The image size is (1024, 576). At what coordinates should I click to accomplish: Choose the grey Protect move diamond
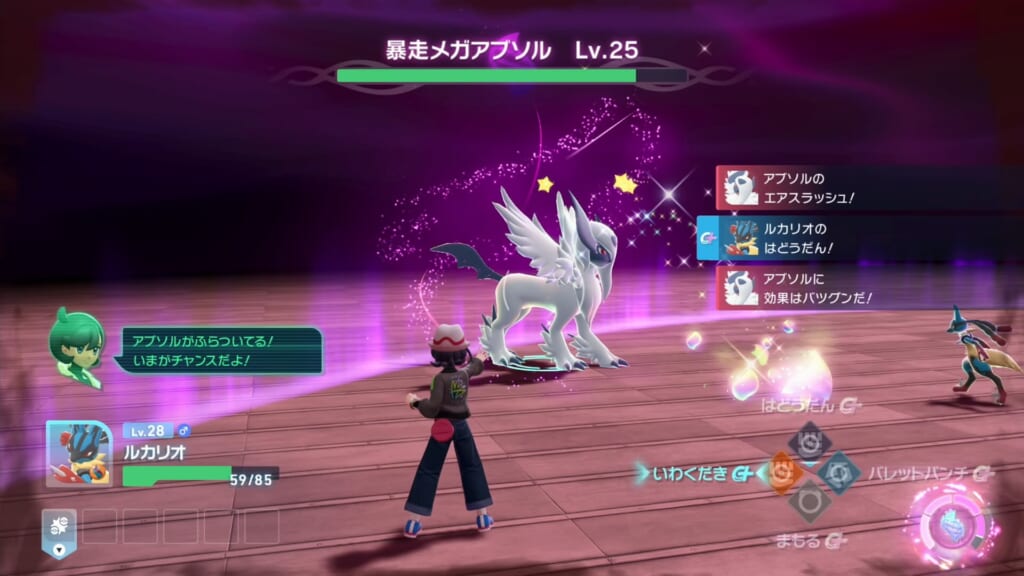[x=809, y=503]
